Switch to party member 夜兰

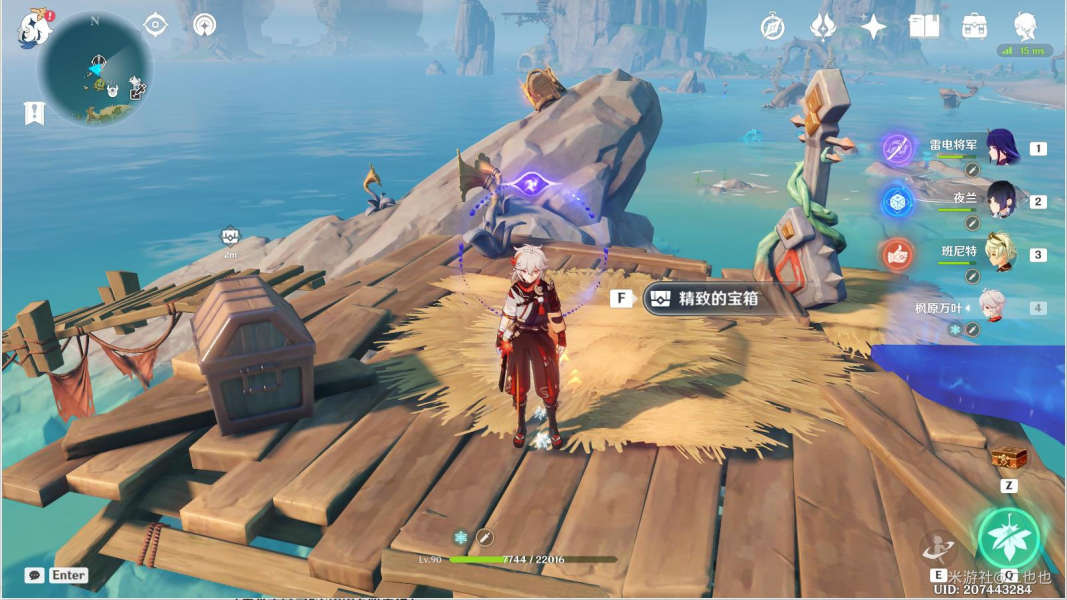[x=1001, y=200]
